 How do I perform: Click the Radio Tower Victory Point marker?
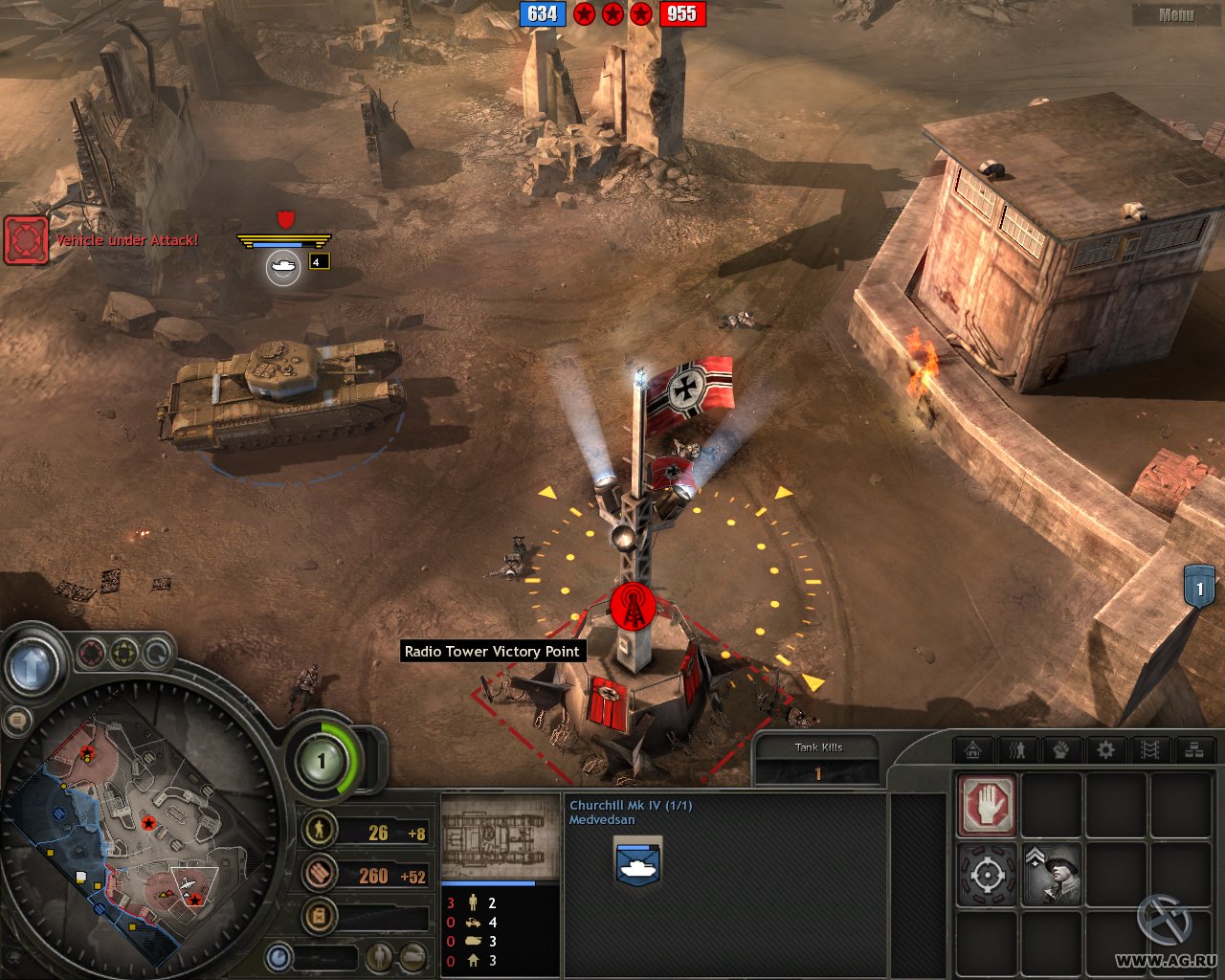point(633,606)
